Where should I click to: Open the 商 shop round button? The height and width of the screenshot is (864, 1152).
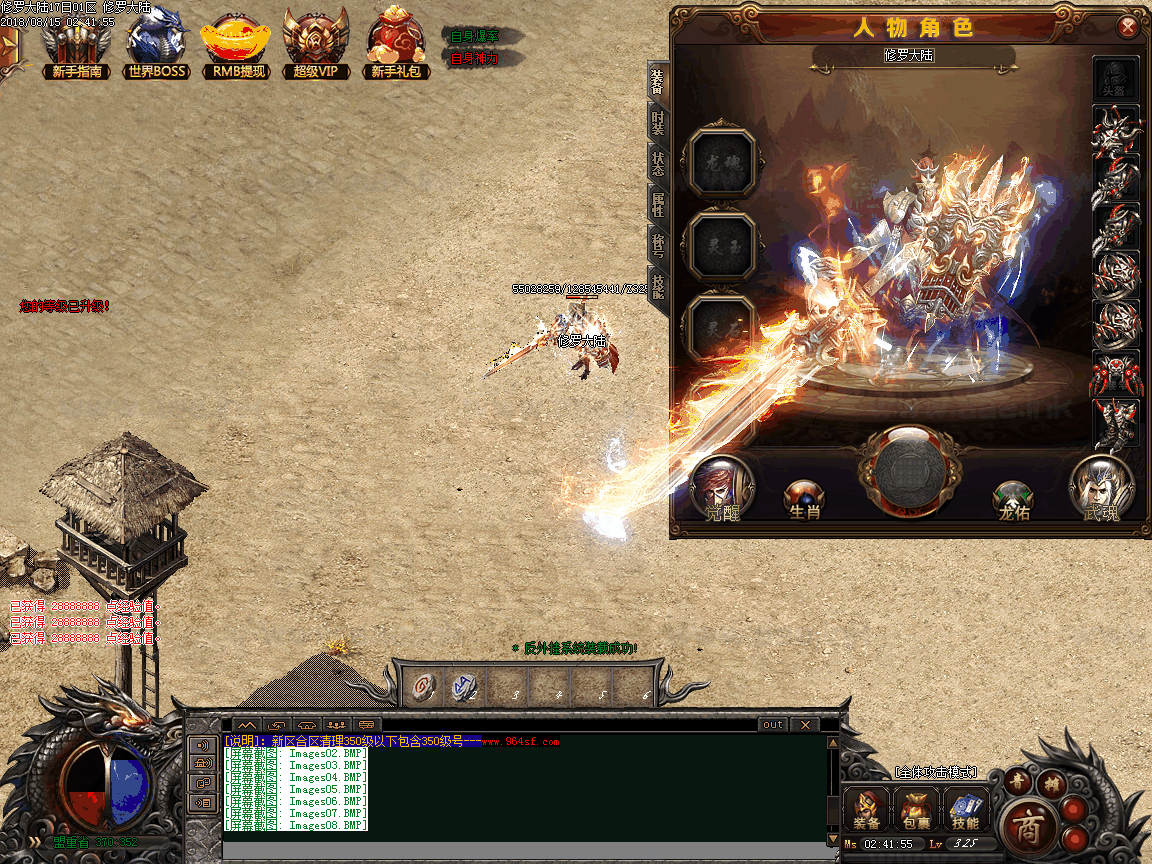click(x=1026, y=825)
